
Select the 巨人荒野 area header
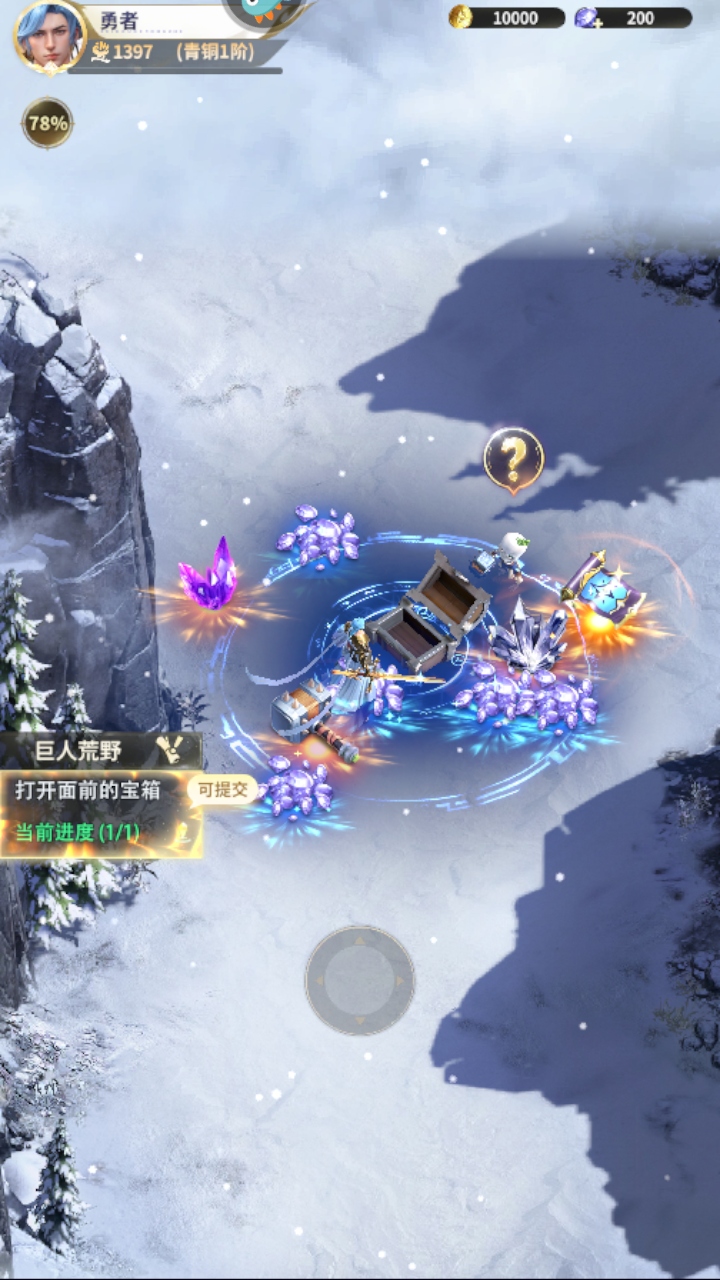[100, 749]
